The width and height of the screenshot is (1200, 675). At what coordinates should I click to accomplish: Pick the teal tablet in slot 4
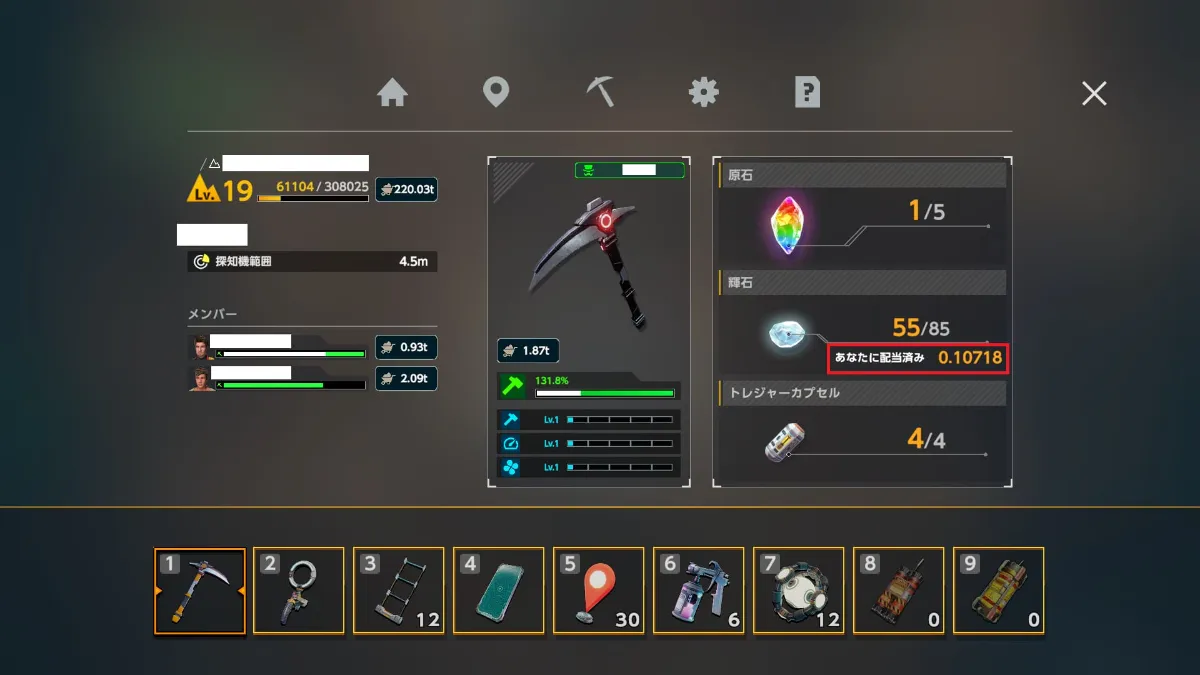pyautogui.click(x=499, y=591)
